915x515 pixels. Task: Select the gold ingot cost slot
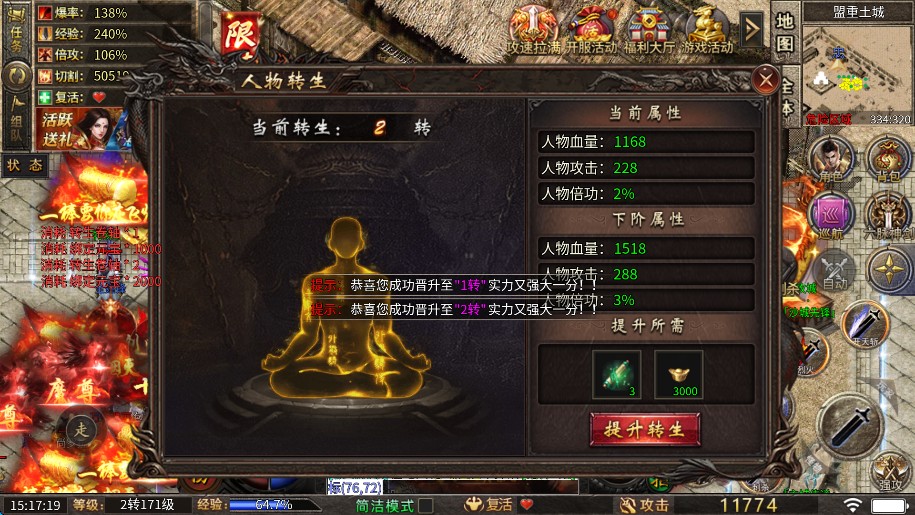pyautogui.click(x=679, y=374)
